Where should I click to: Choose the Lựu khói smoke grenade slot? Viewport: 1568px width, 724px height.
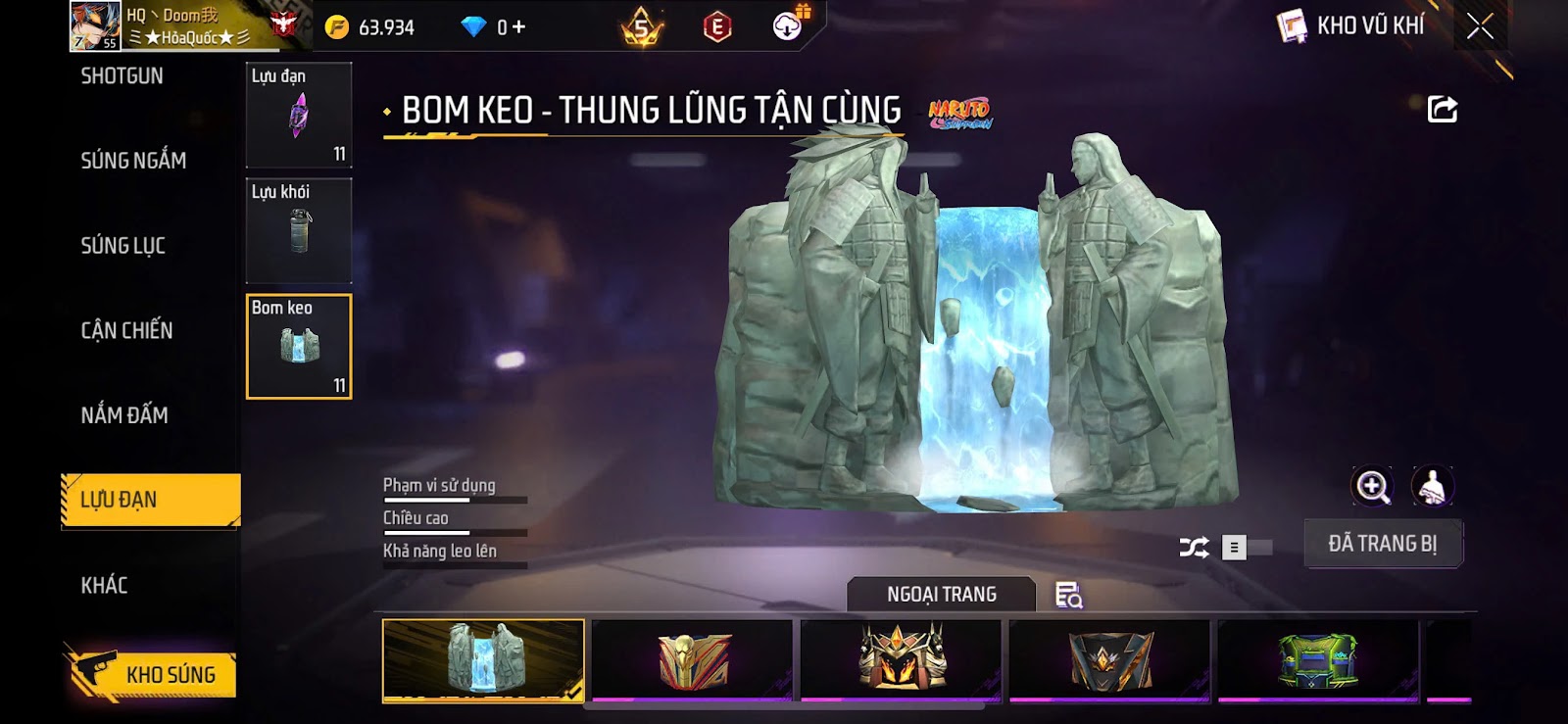click(x=298, y=231)
